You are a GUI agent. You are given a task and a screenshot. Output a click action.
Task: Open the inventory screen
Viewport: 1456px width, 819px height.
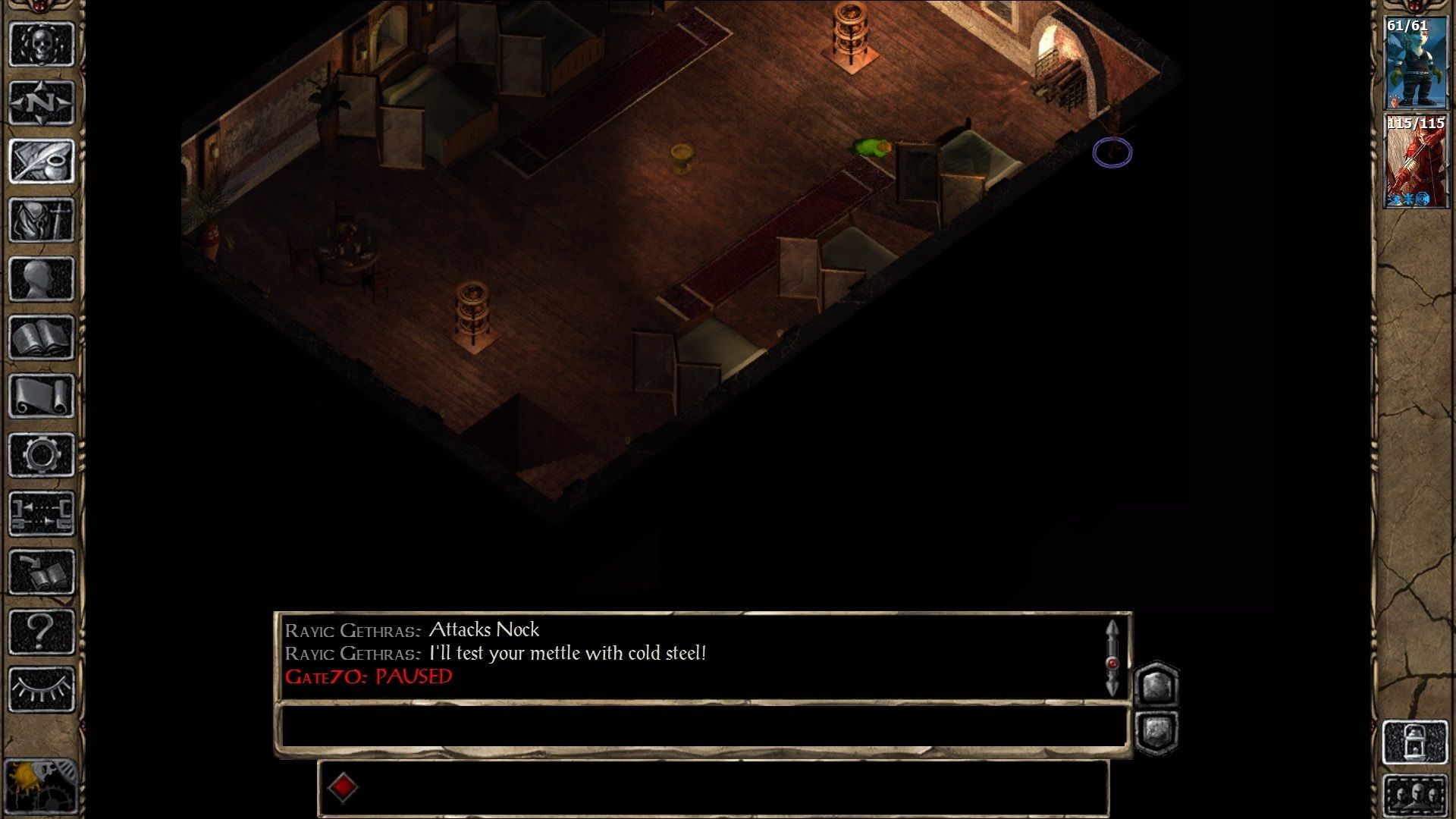tap(42, 220)
